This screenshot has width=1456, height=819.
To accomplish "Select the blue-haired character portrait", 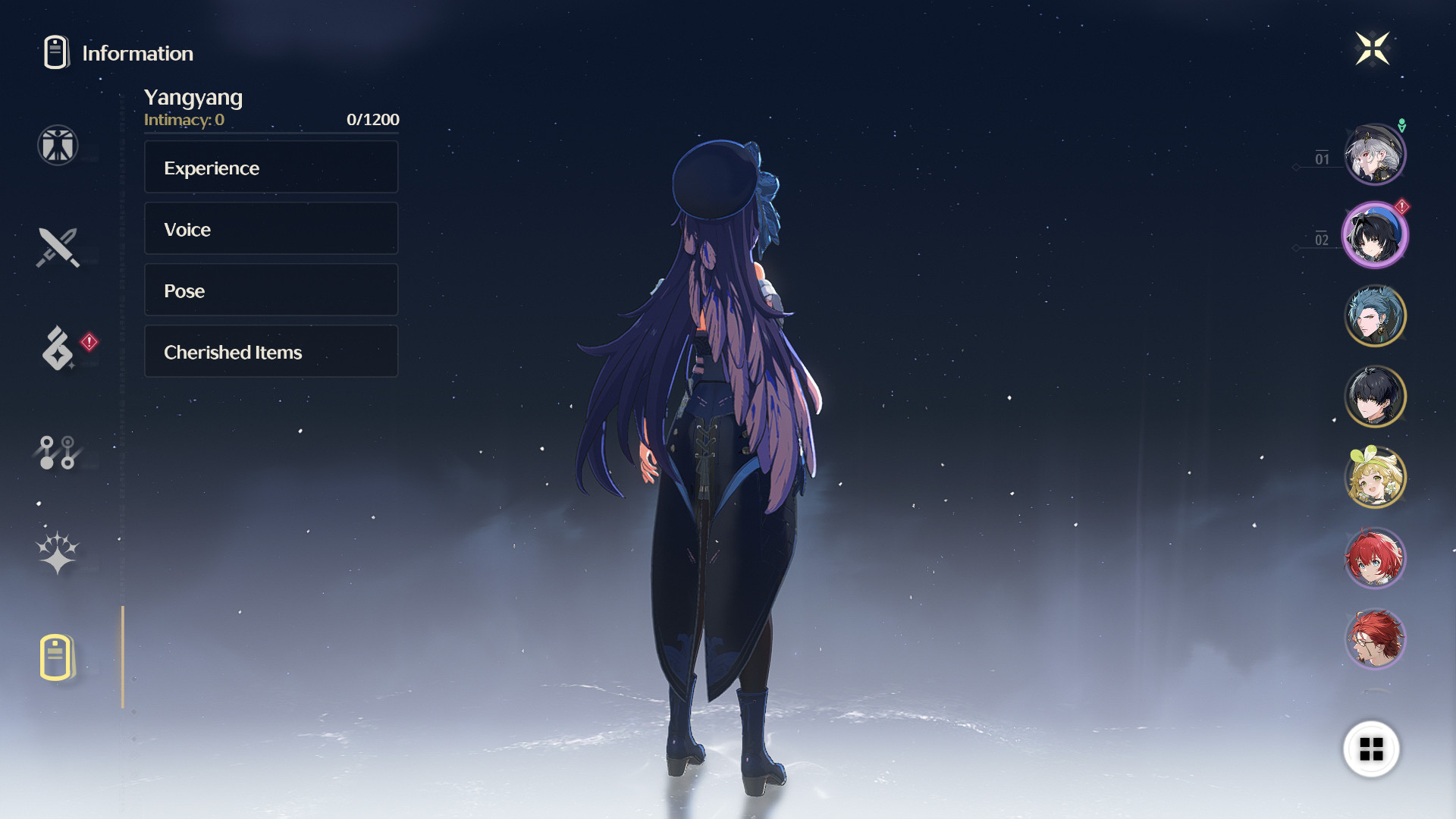I will click(x=1375, y=316).
